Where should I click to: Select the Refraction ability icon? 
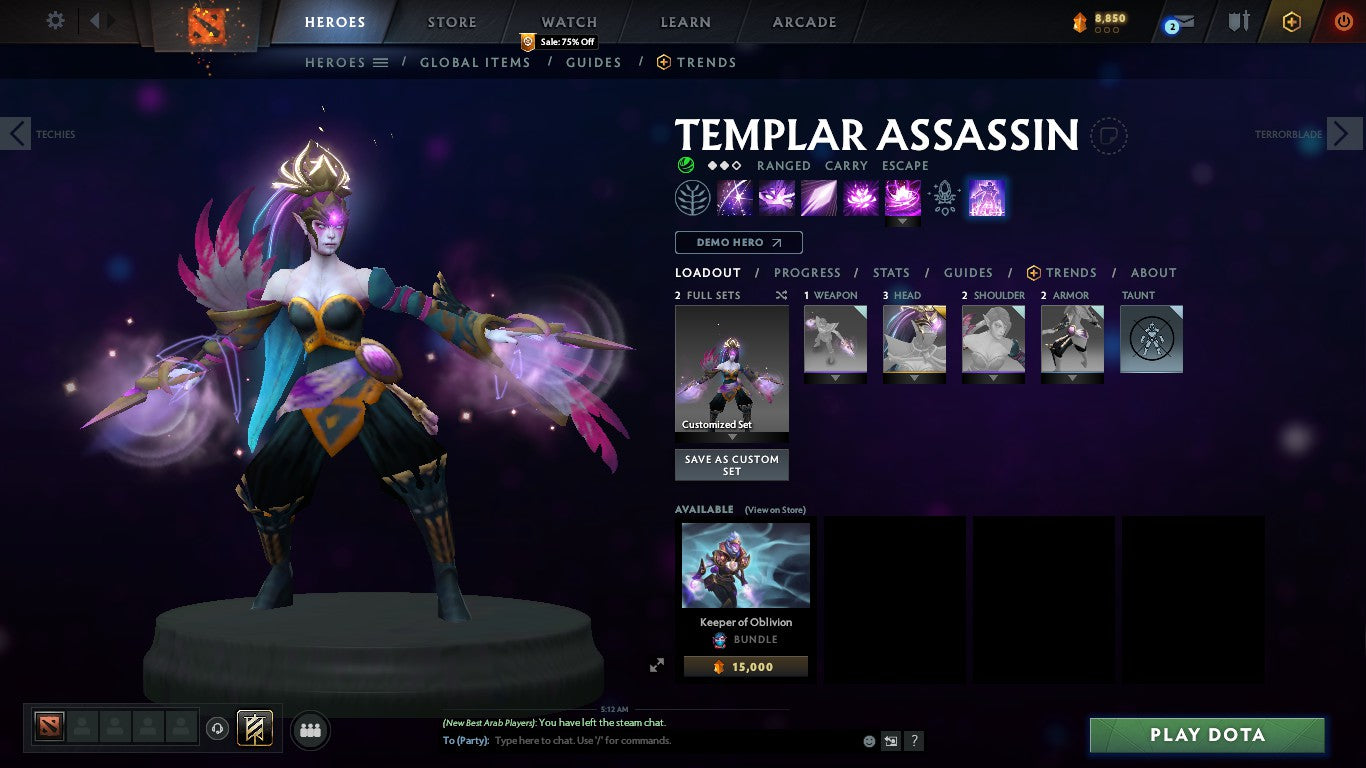pos(735,197)
